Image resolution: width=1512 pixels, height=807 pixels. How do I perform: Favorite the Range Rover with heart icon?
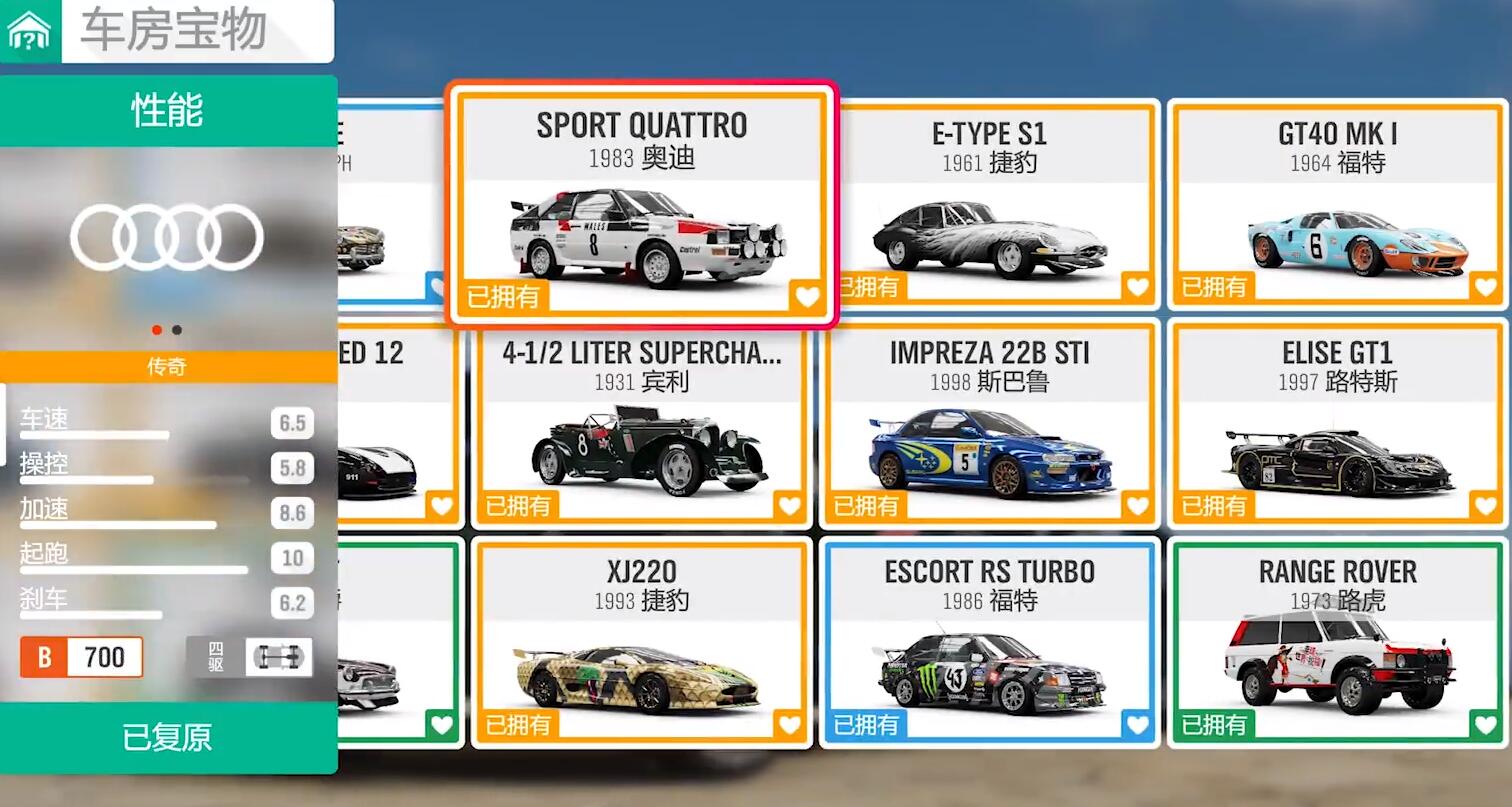tap(1485, 725)
